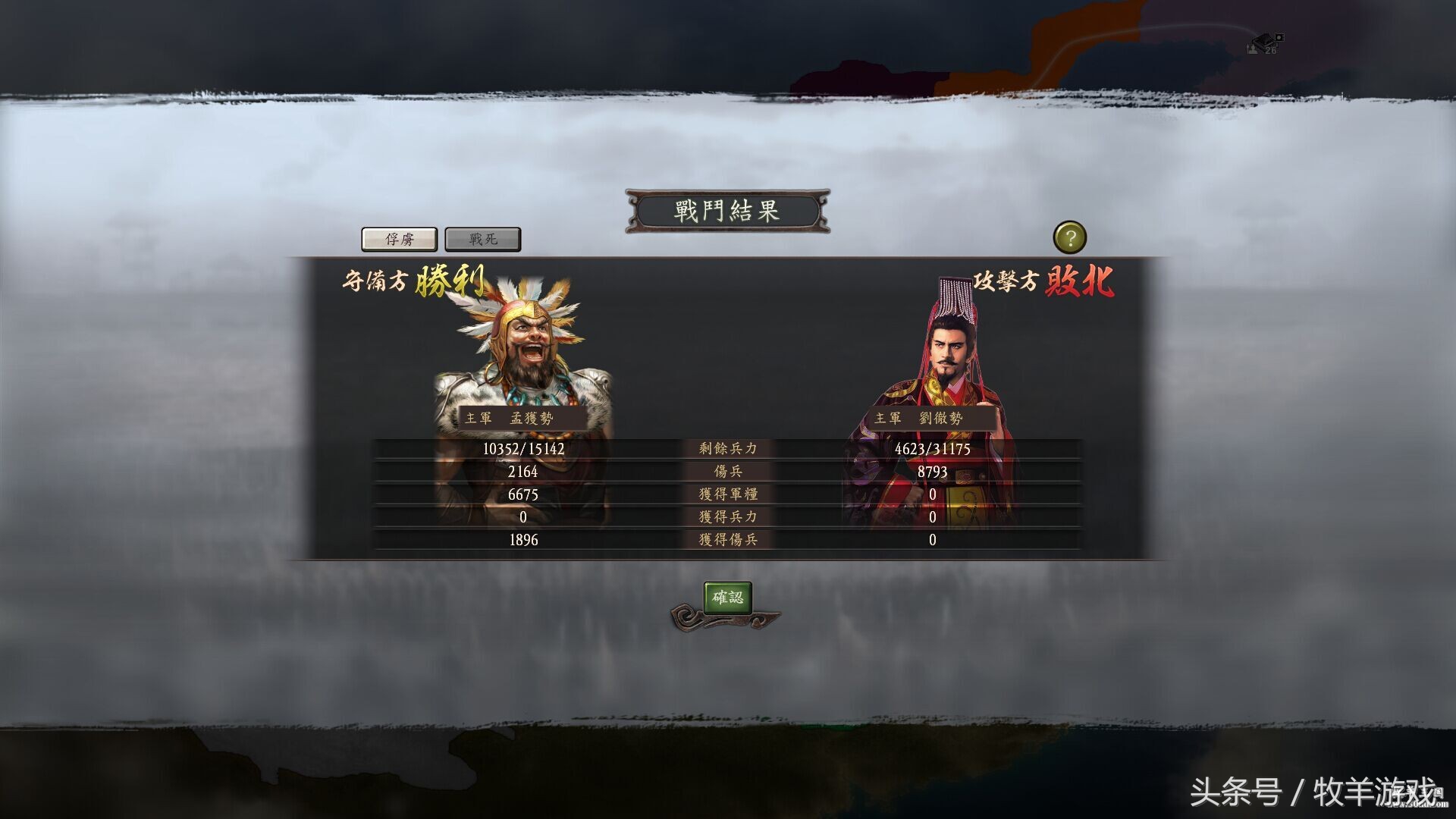Open the help icon near the results panel

(x=1072, y=237)
